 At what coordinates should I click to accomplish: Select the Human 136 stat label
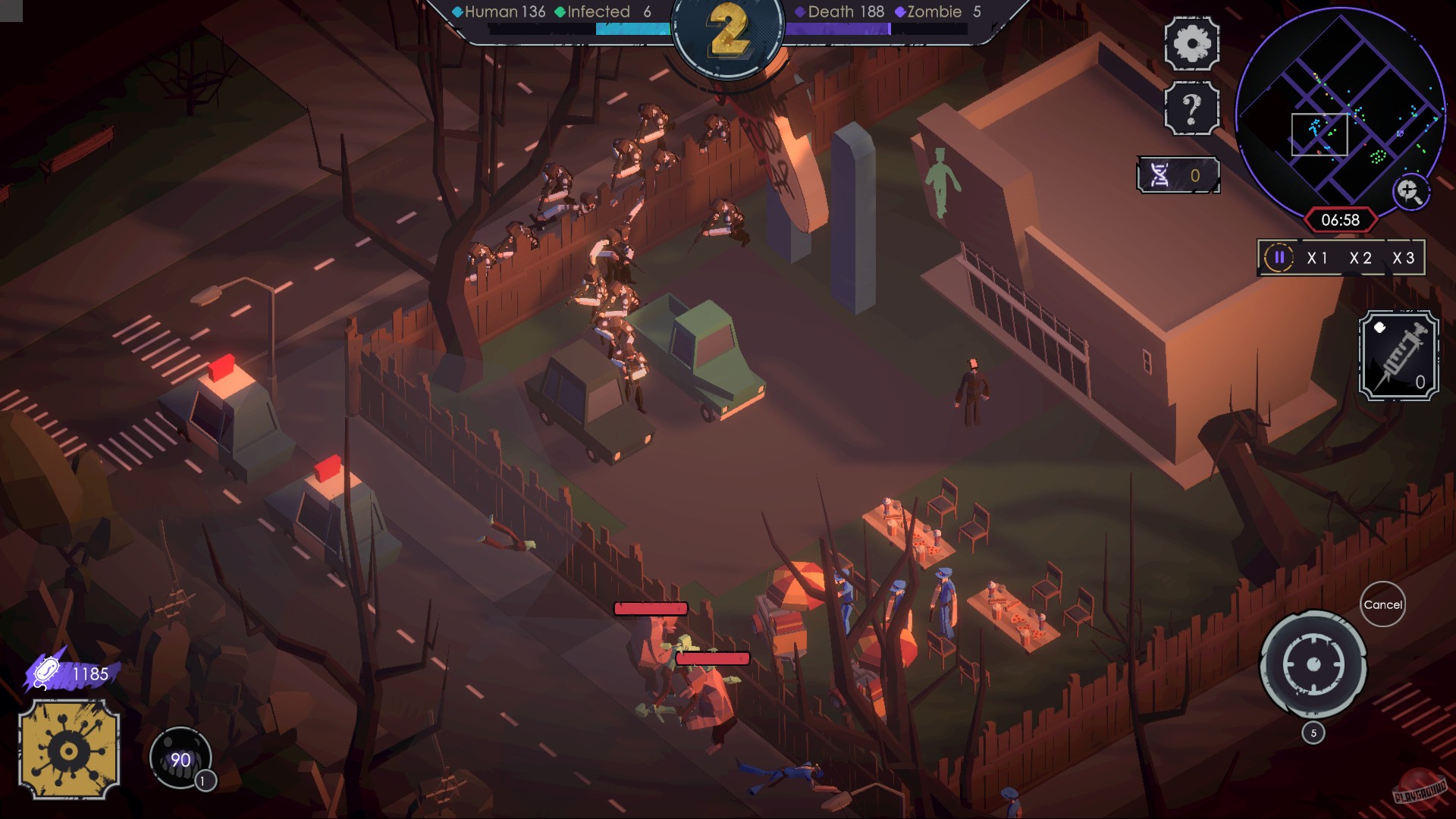point(500,11)
